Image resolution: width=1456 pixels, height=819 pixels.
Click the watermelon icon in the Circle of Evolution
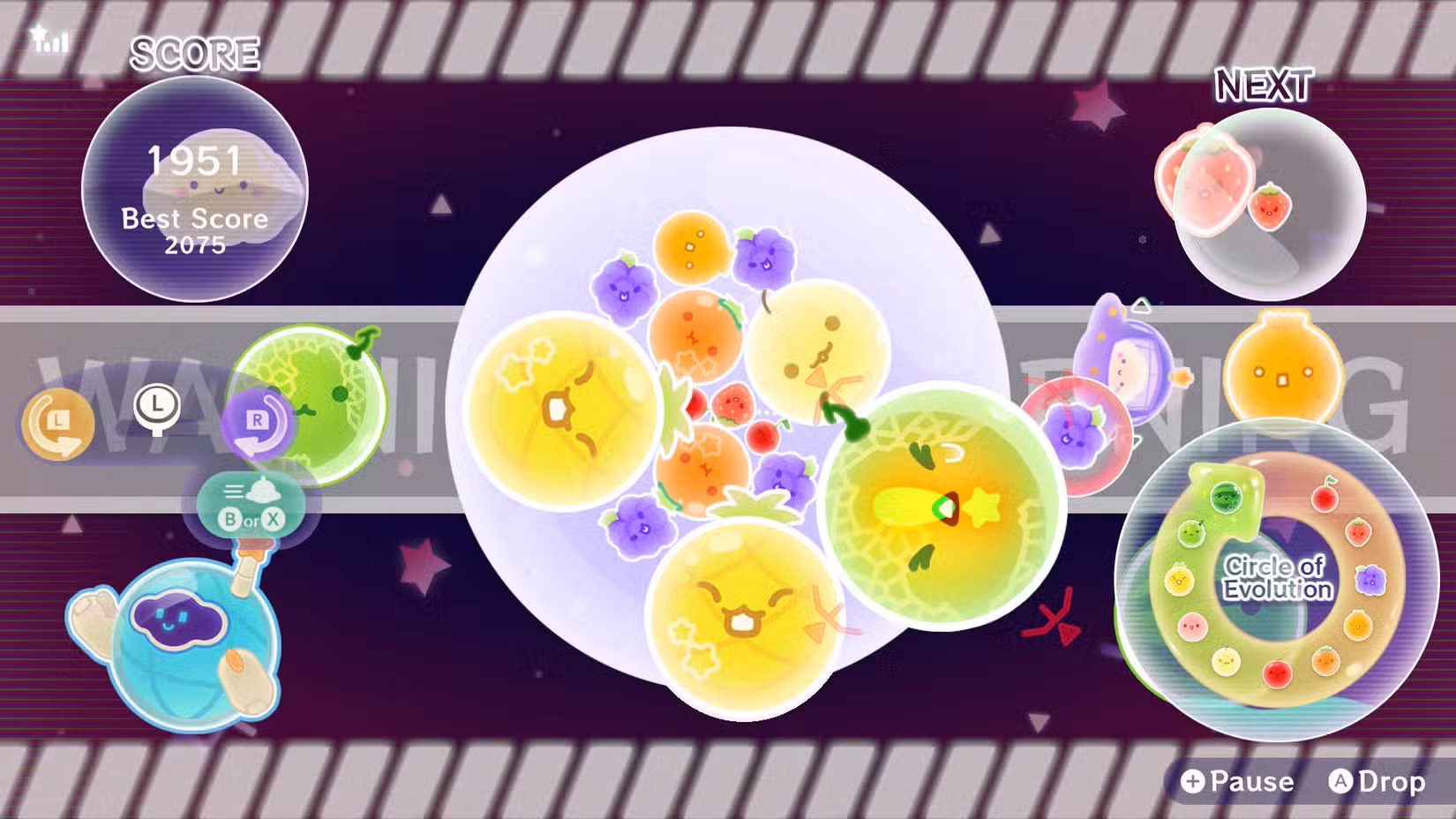pyautogui.click(x=1226, y=496)
